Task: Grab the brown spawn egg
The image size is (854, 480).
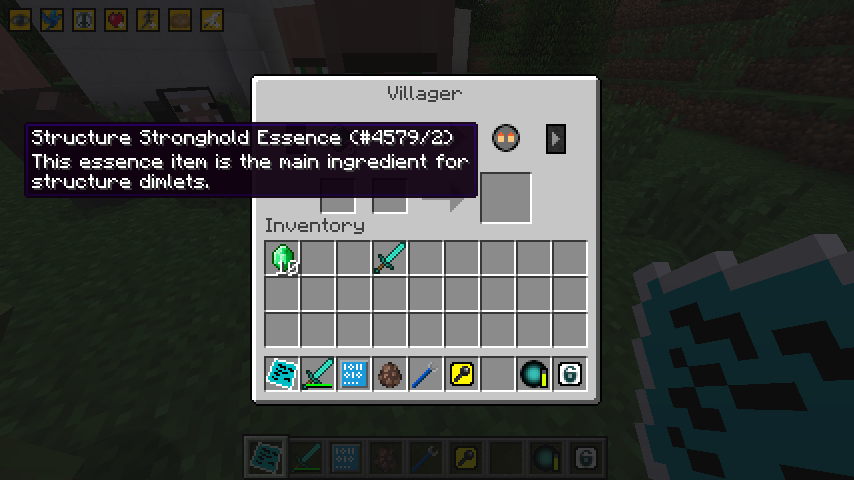Action: coord(389,375)
